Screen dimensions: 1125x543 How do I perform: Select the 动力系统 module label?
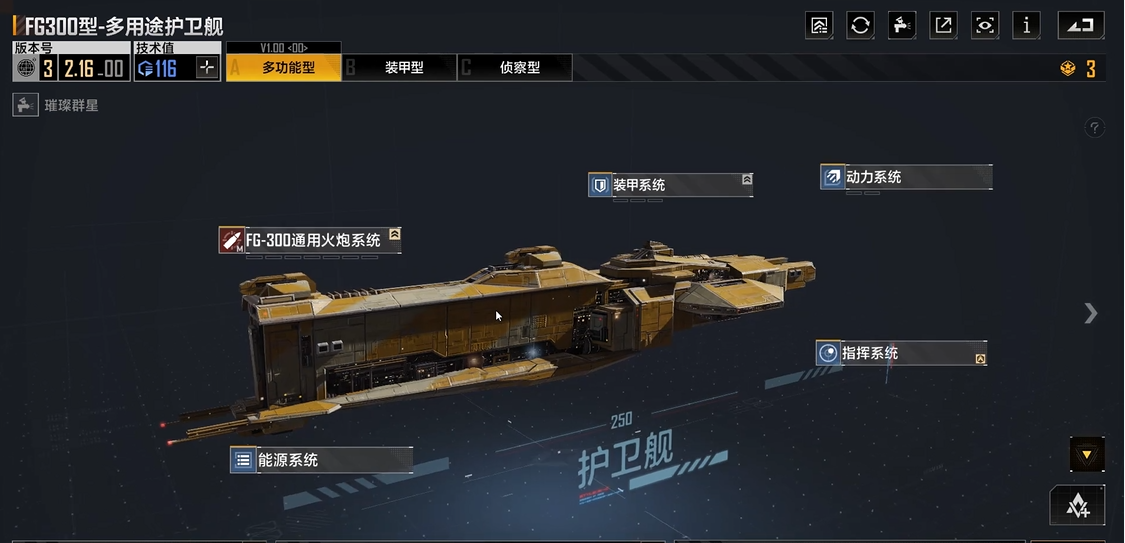point(905,177)
